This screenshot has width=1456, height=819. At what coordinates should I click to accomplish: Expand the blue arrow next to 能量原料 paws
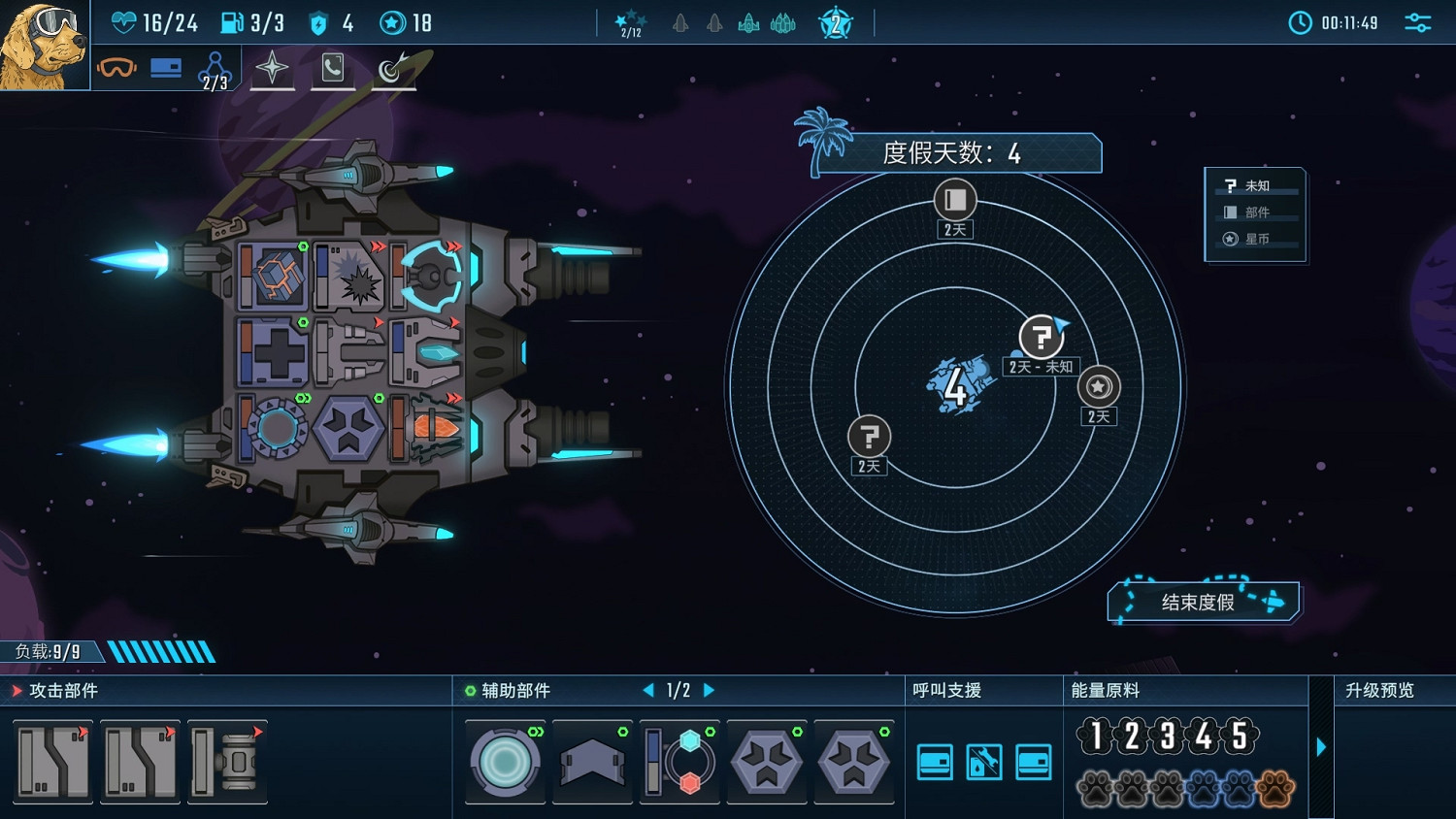point(1321,747)
